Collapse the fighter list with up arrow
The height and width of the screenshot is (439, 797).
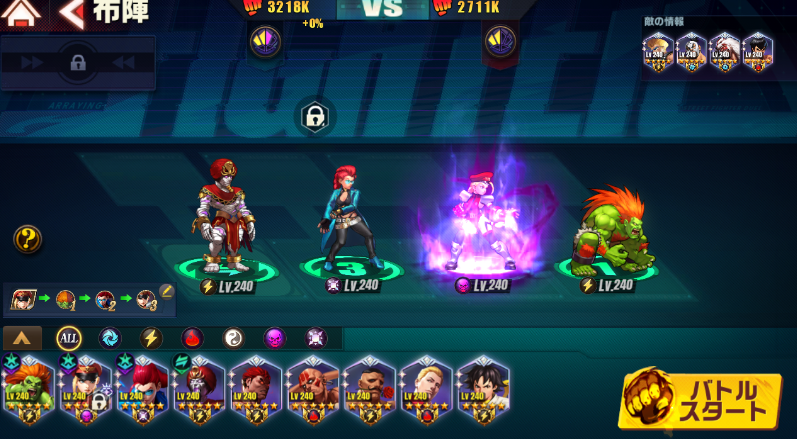(x=22, y=338)
